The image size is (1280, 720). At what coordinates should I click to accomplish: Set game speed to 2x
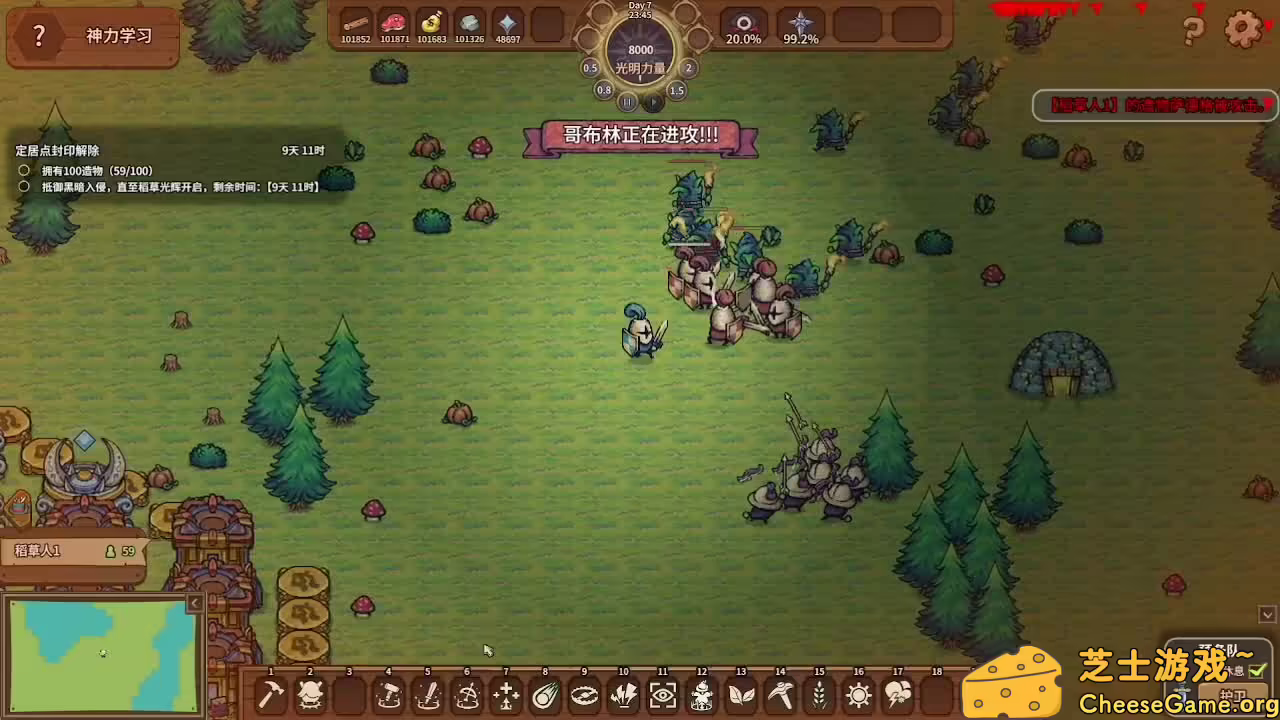[687, 68]
